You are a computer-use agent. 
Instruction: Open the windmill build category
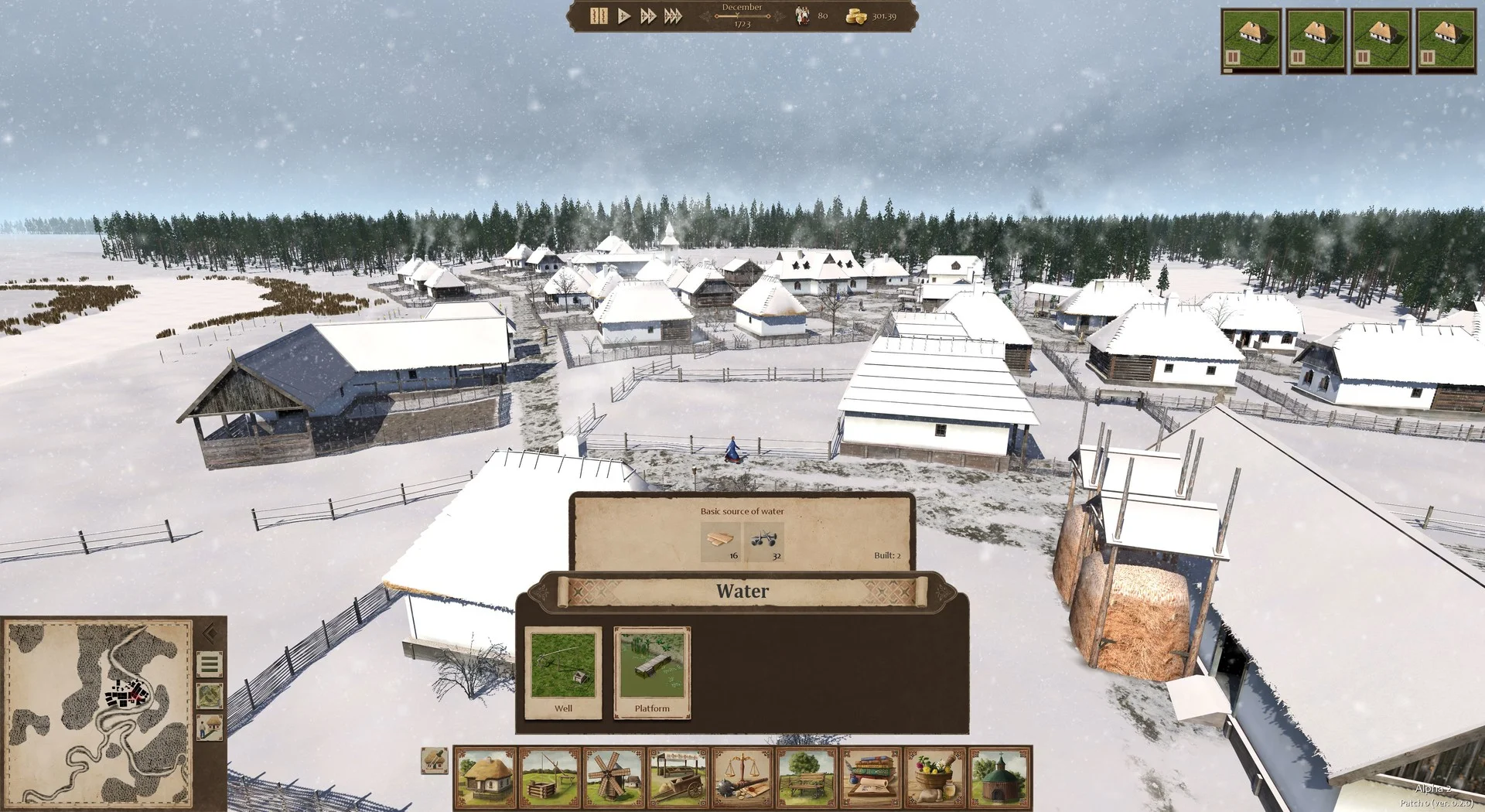click(614, 777)
